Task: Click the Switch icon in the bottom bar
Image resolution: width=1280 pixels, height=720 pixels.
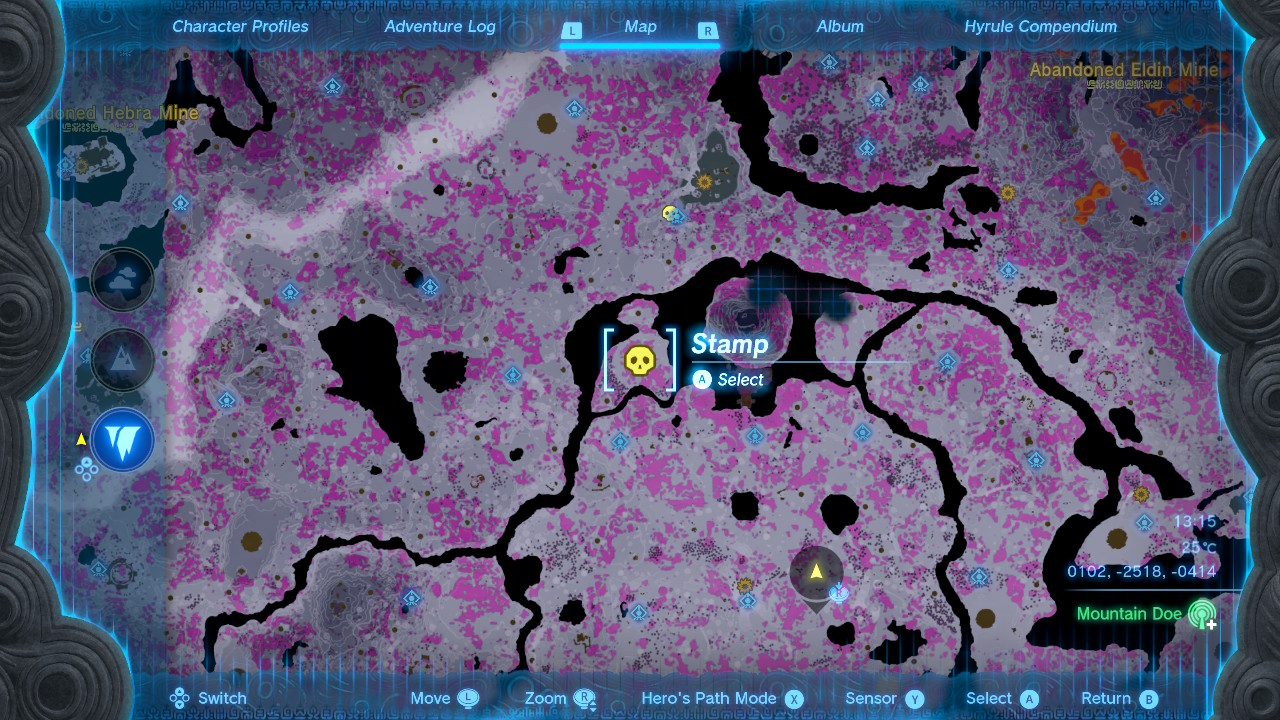Action: (x=180, y=698)
